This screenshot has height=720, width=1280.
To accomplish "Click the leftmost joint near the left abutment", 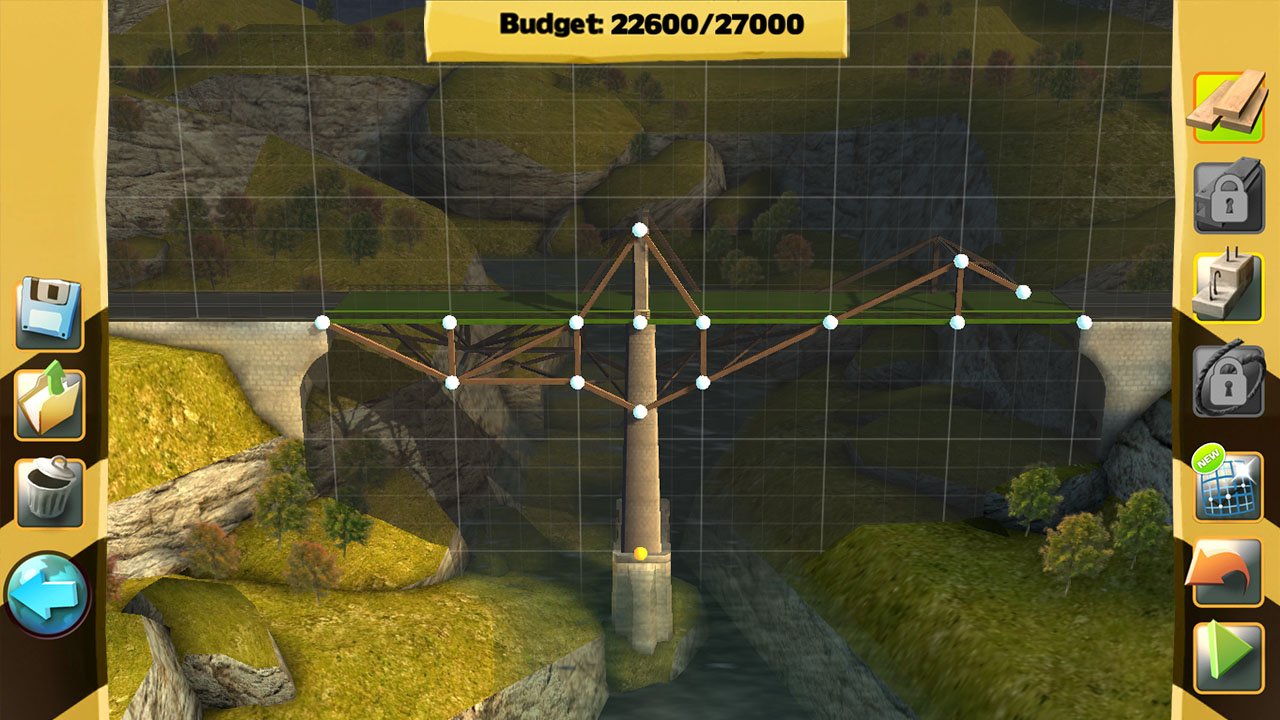I will click(x=322, y=322).
